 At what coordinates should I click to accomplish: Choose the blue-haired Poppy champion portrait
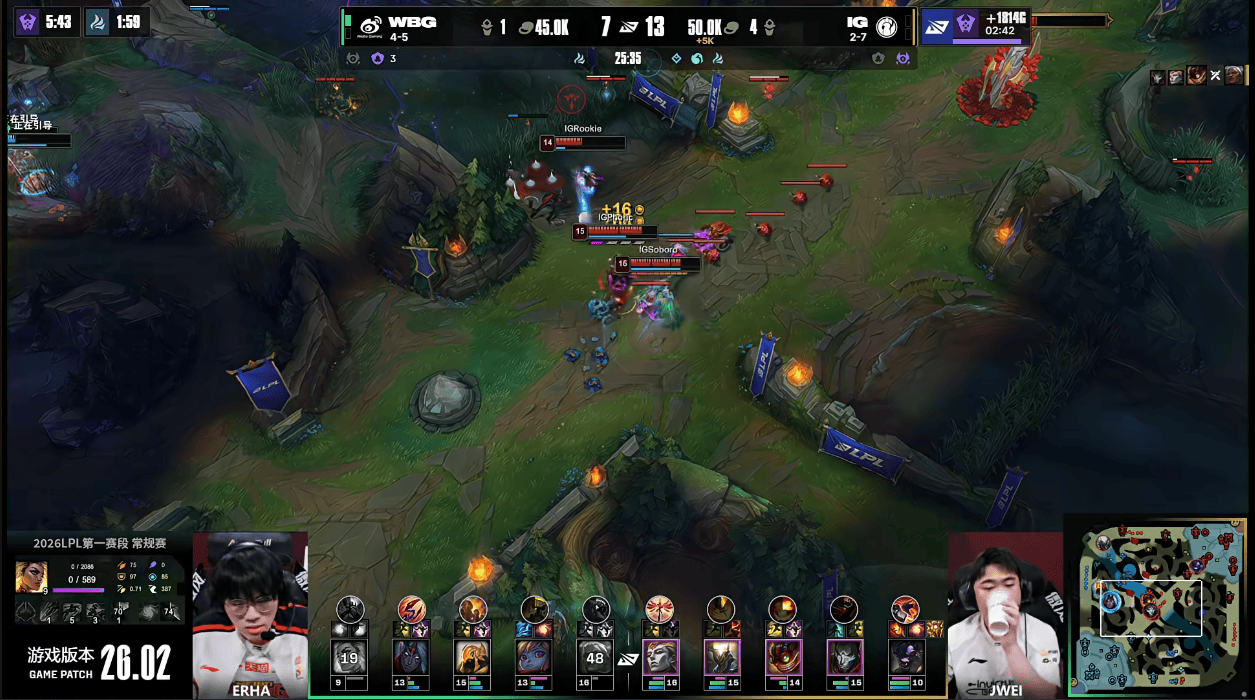coord(535,657)
